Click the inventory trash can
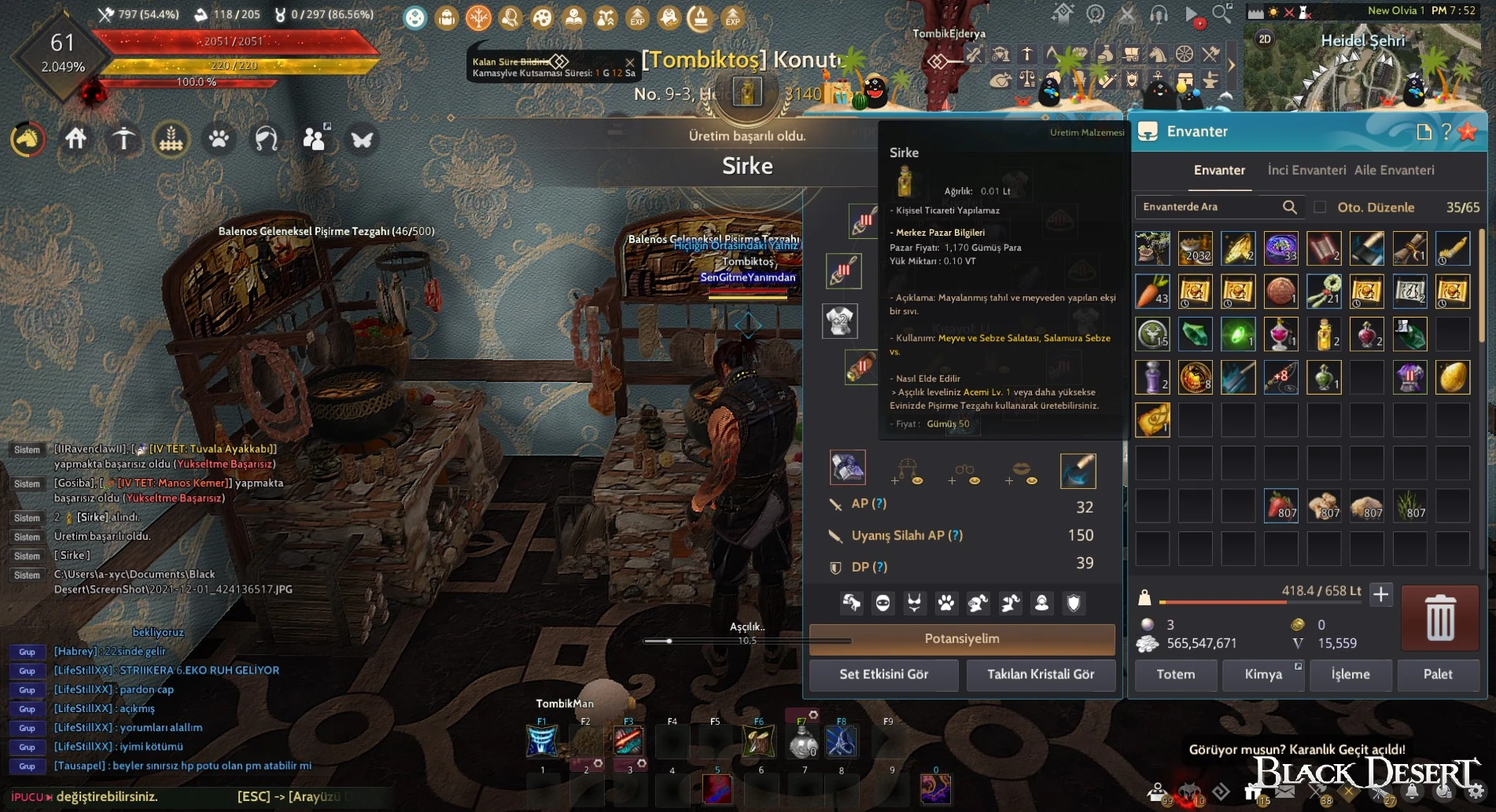The image size is (1496, 812). pyautogui.click(x=1440, y=618)
